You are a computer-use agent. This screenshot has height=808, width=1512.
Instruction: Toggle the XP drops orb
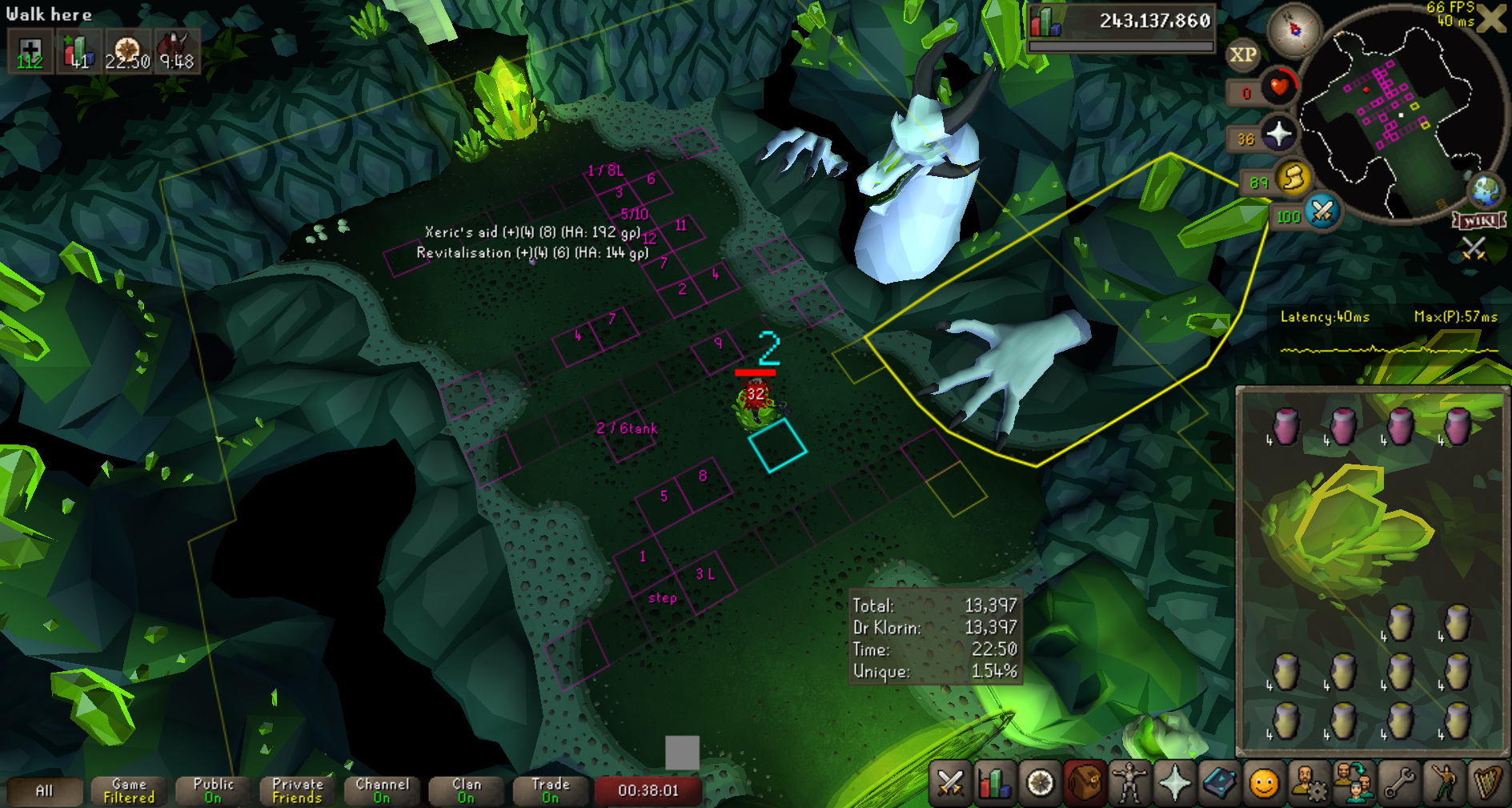(x=1242, y=54)
